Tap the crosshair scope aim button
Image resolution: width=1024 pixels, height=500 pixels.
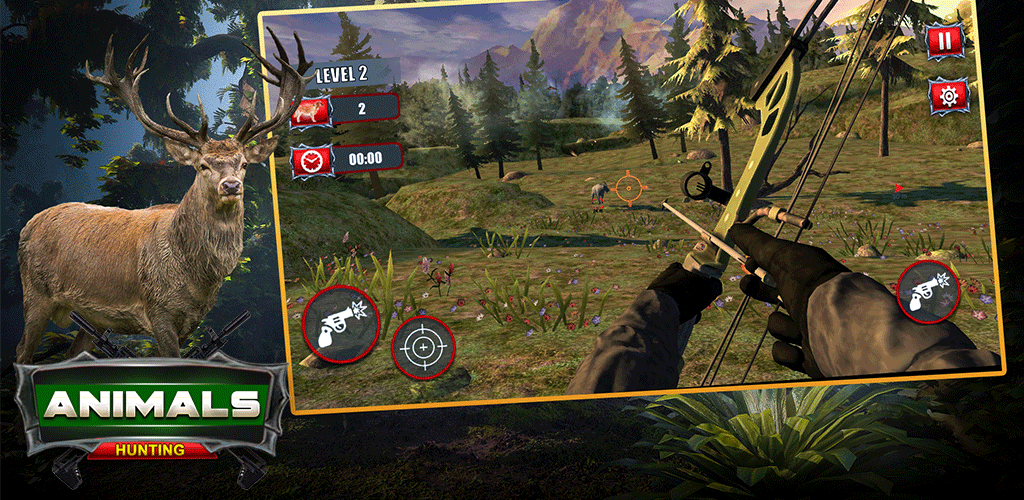coord(424,347)
